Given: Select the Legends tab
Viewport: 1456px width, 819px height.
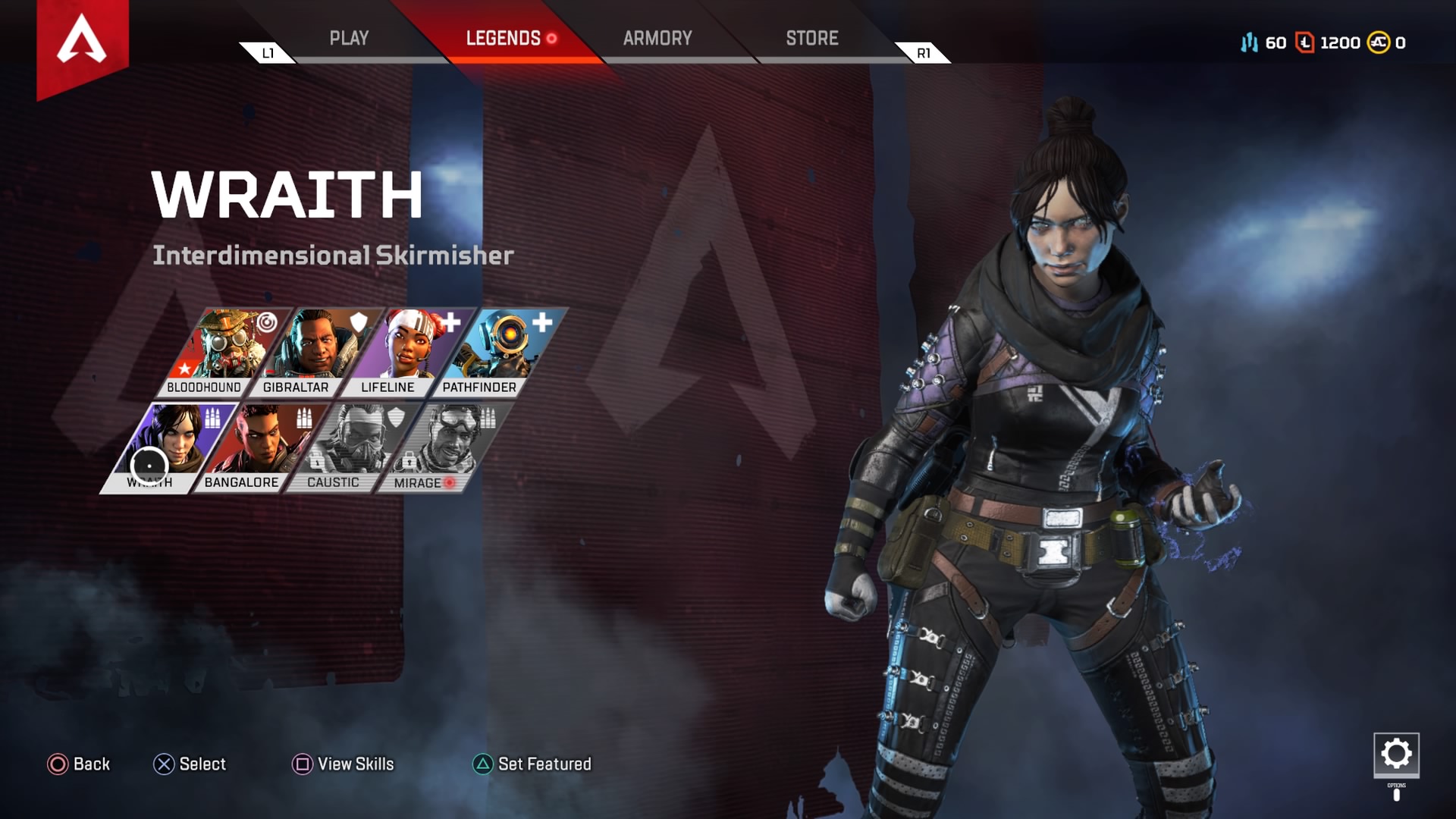Looking at the screenshot, I should [x=503, y=39].
